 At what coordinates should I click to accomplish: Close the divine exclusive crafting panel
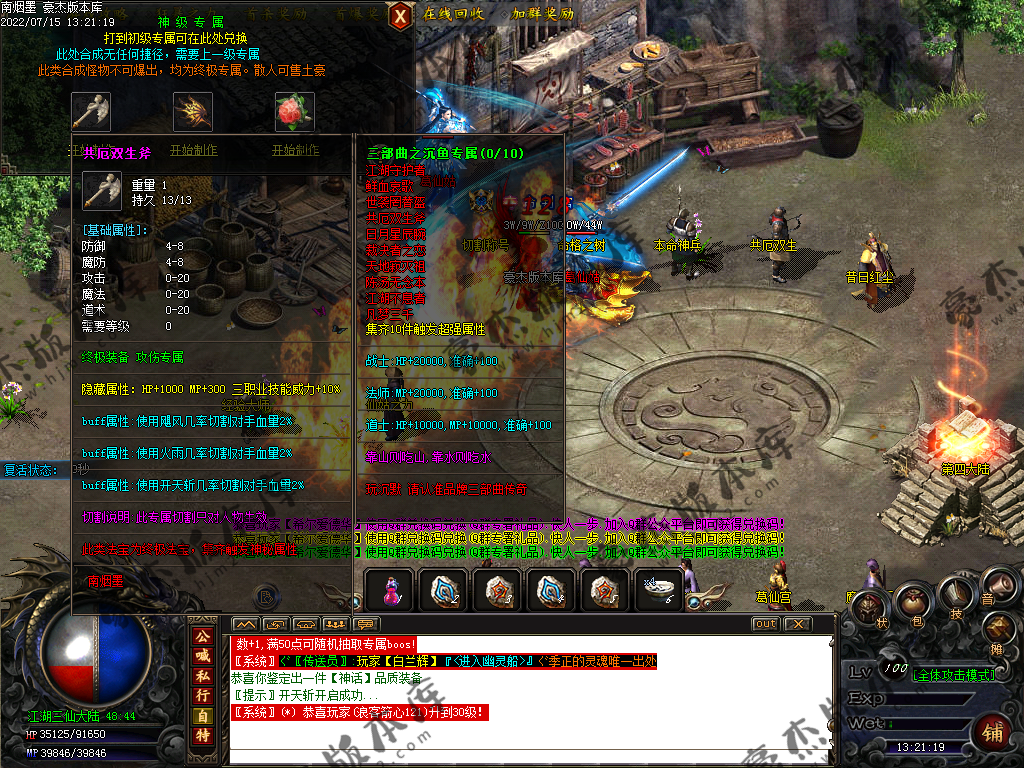coord(400,15)
